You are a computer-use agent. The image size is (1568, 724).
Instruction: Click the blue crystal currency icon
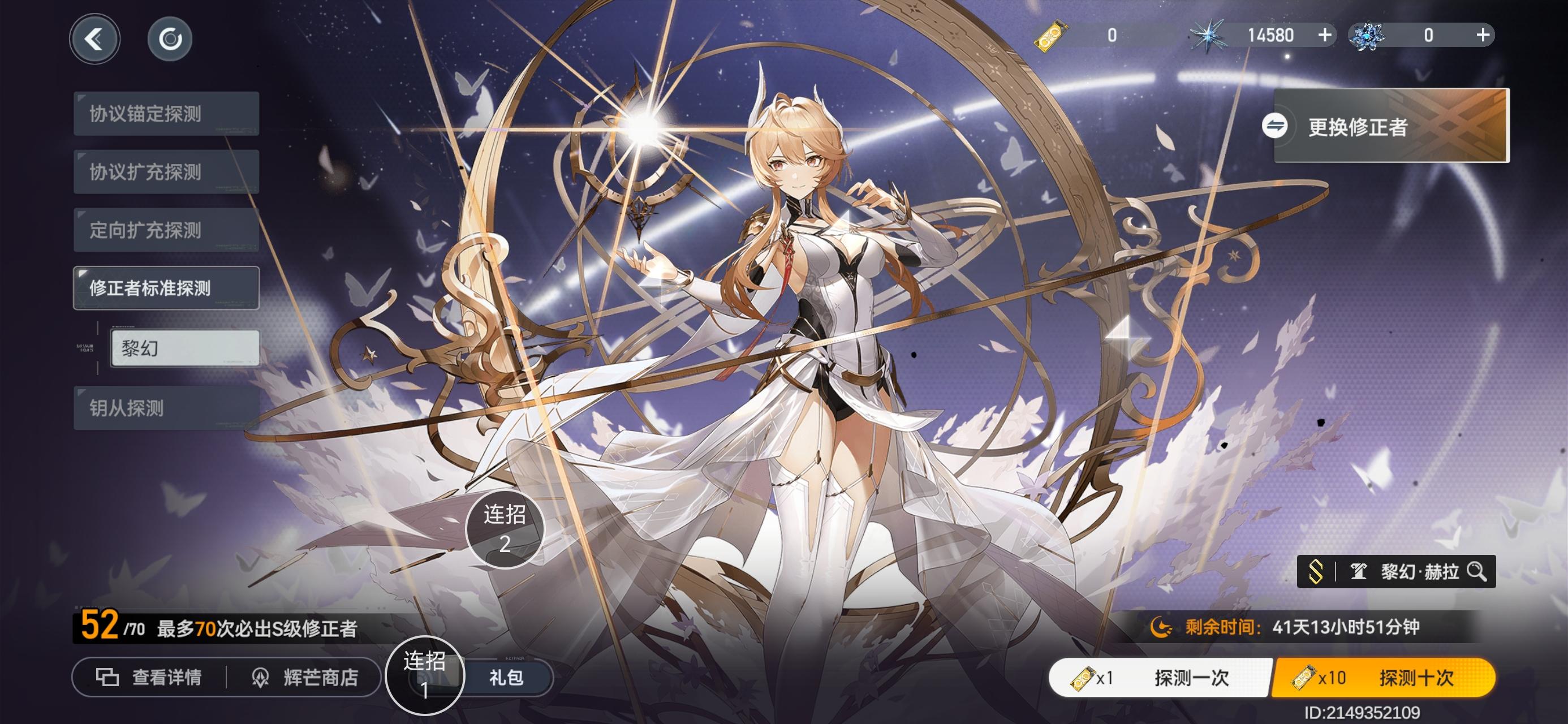tap(1368, 35)
